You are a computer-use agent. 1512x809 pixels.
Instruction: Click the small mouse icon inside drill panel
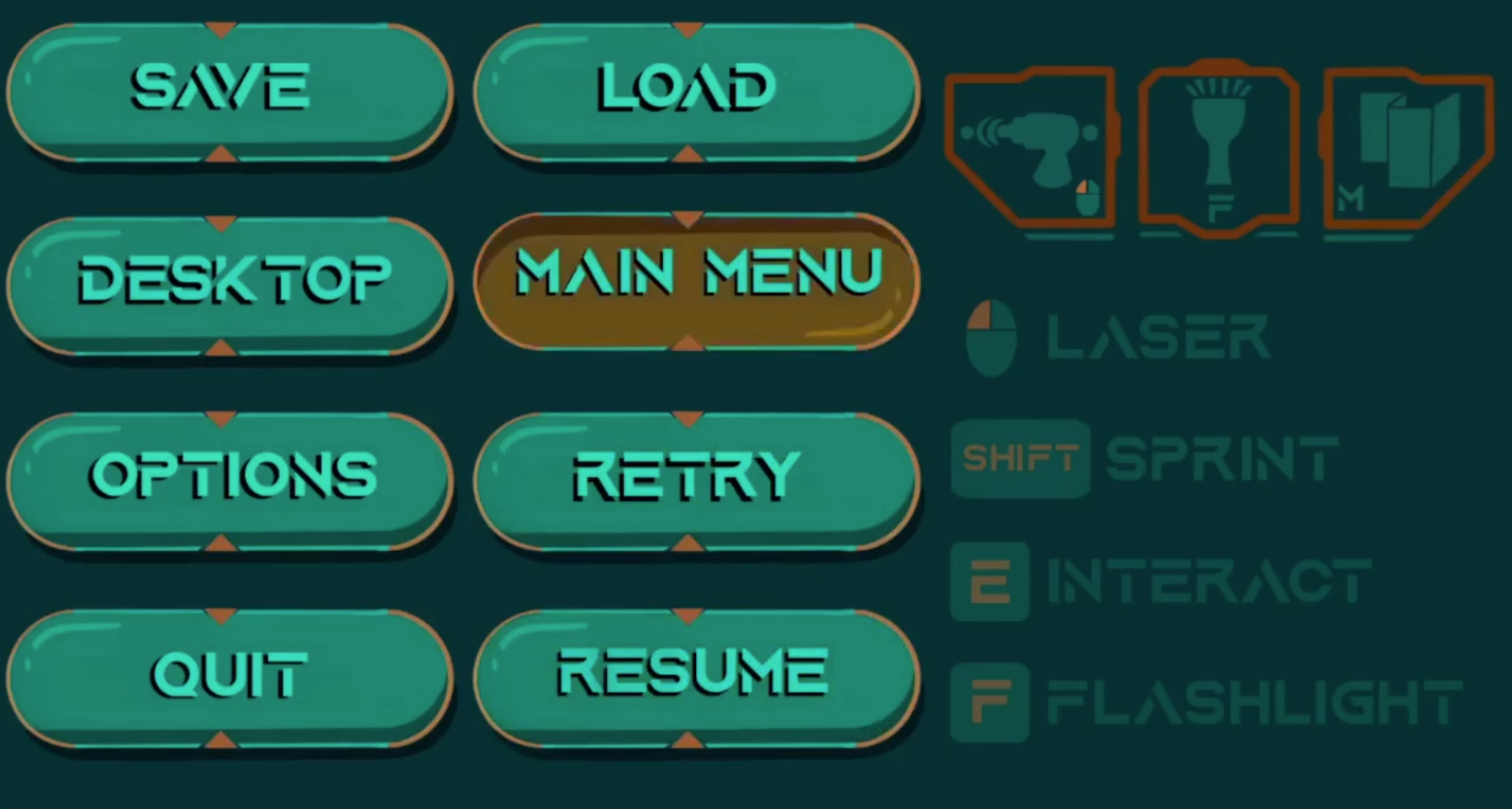[1088, 196]
